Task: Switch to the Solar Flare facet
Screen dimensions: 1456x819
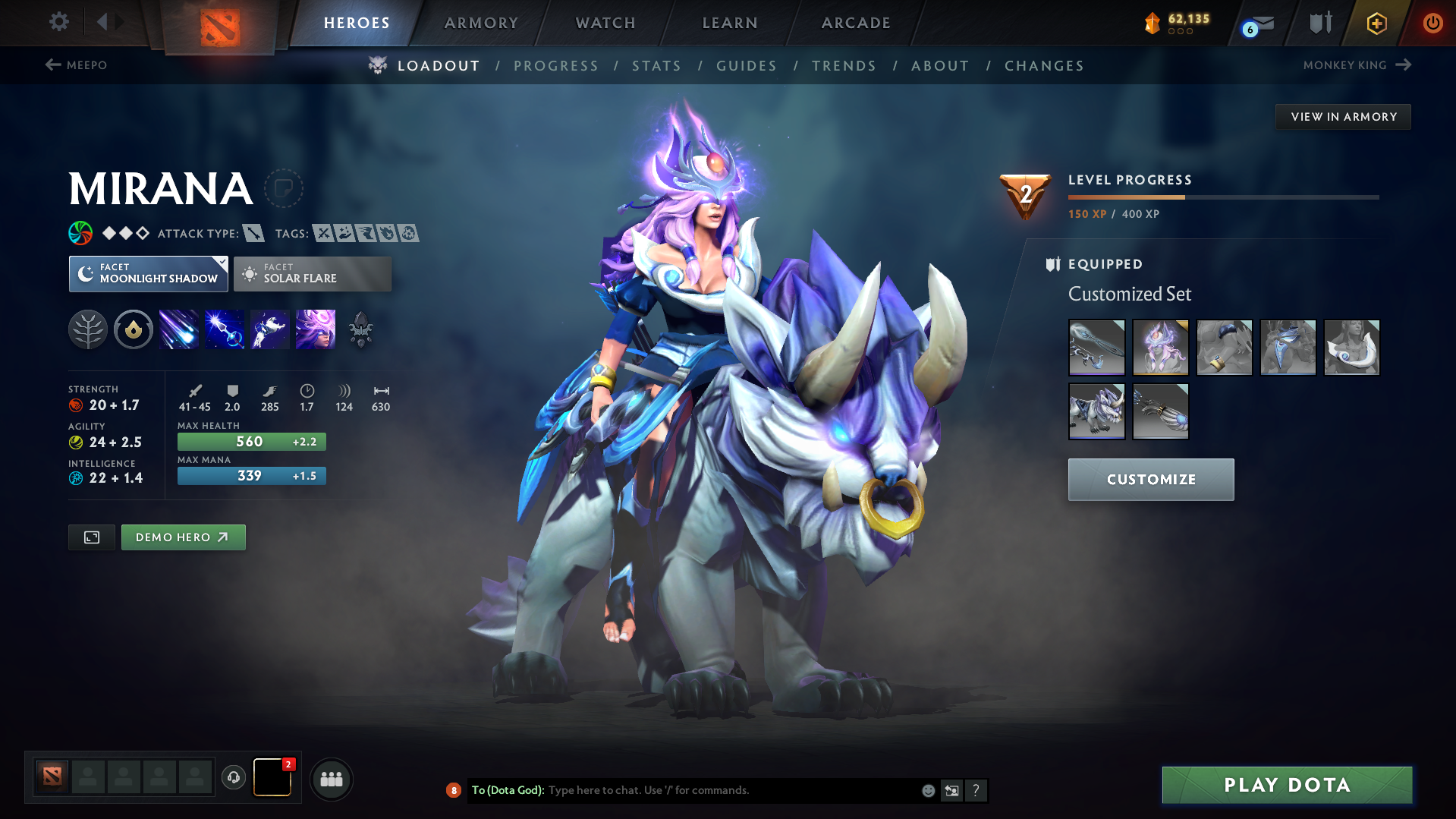Action: pyautogui.click(x=312, y=273)
